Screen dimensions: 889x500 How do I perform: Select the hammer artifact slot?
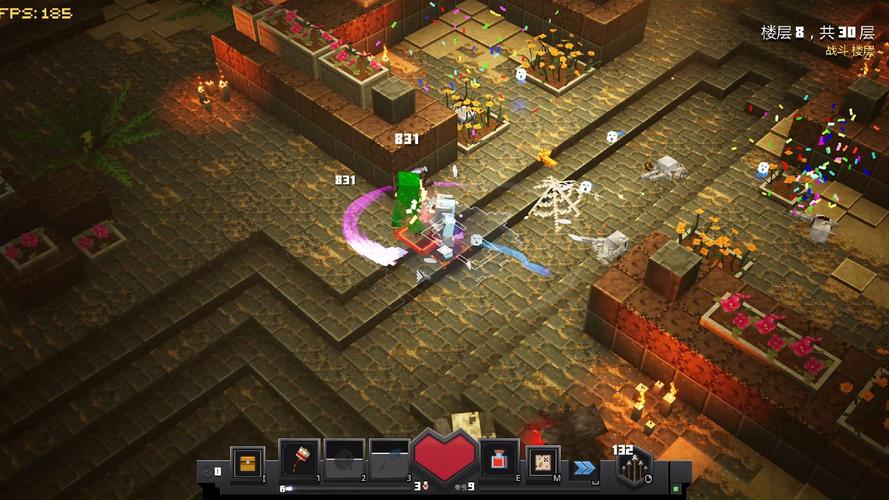coord(299,459)
